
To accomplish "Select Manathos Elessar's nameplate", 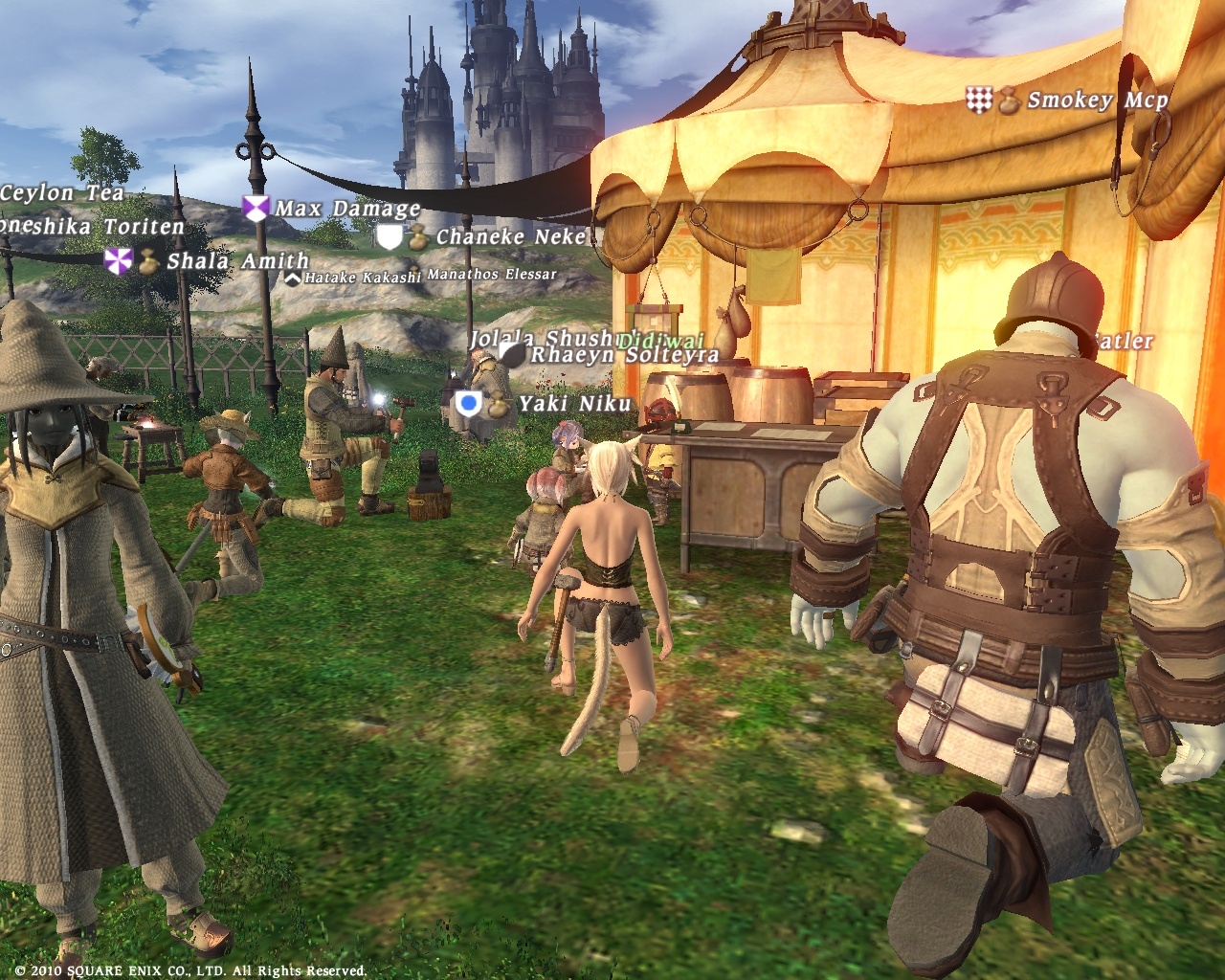I will click(x=492, y=275).
